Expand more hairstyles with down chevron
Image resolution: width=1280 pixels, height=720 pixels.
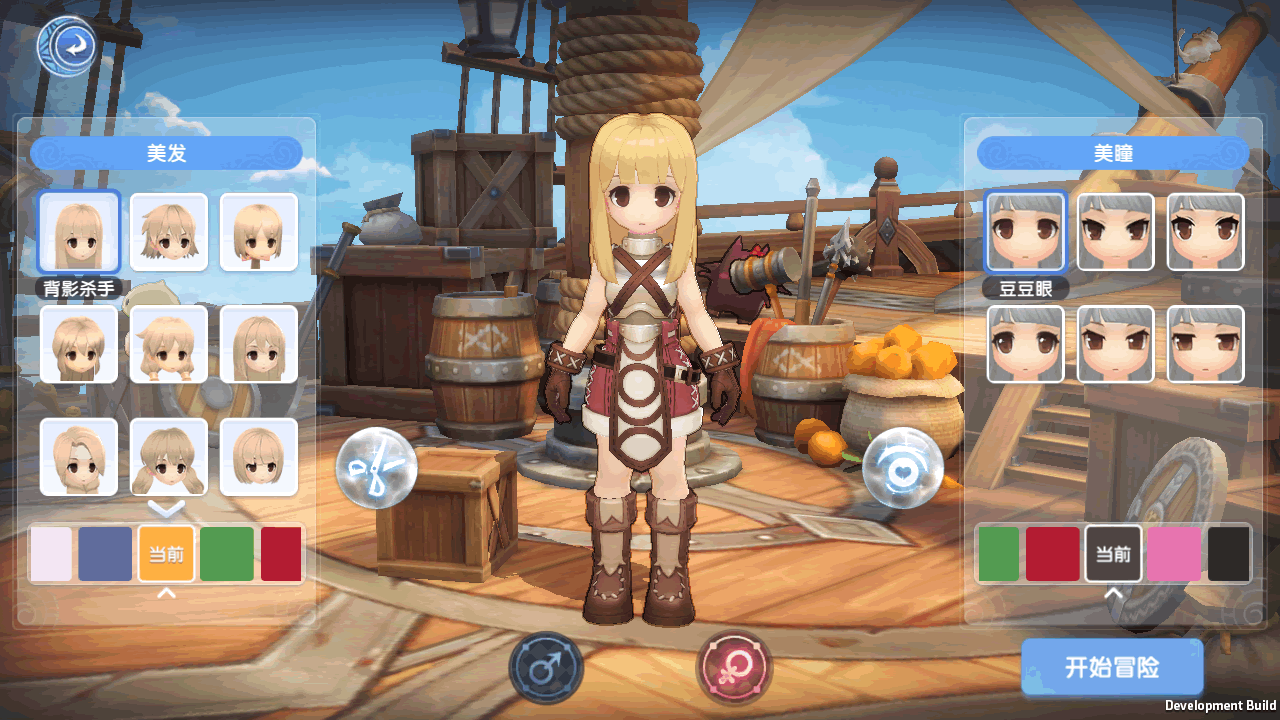[x=167, y=509]
